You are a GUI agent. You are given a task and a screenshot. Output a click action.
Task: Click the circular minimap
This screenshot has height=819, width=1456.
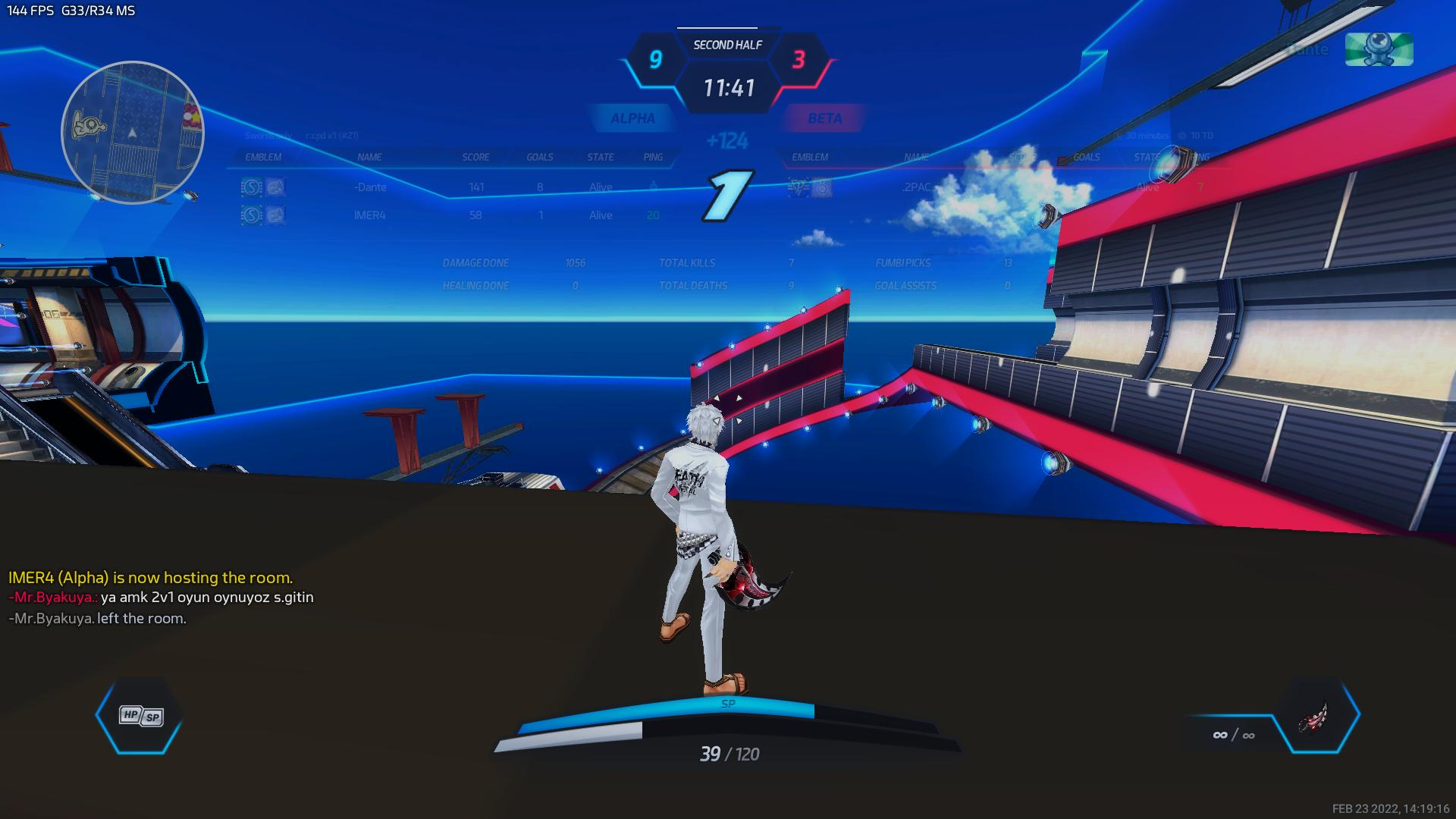133,133
